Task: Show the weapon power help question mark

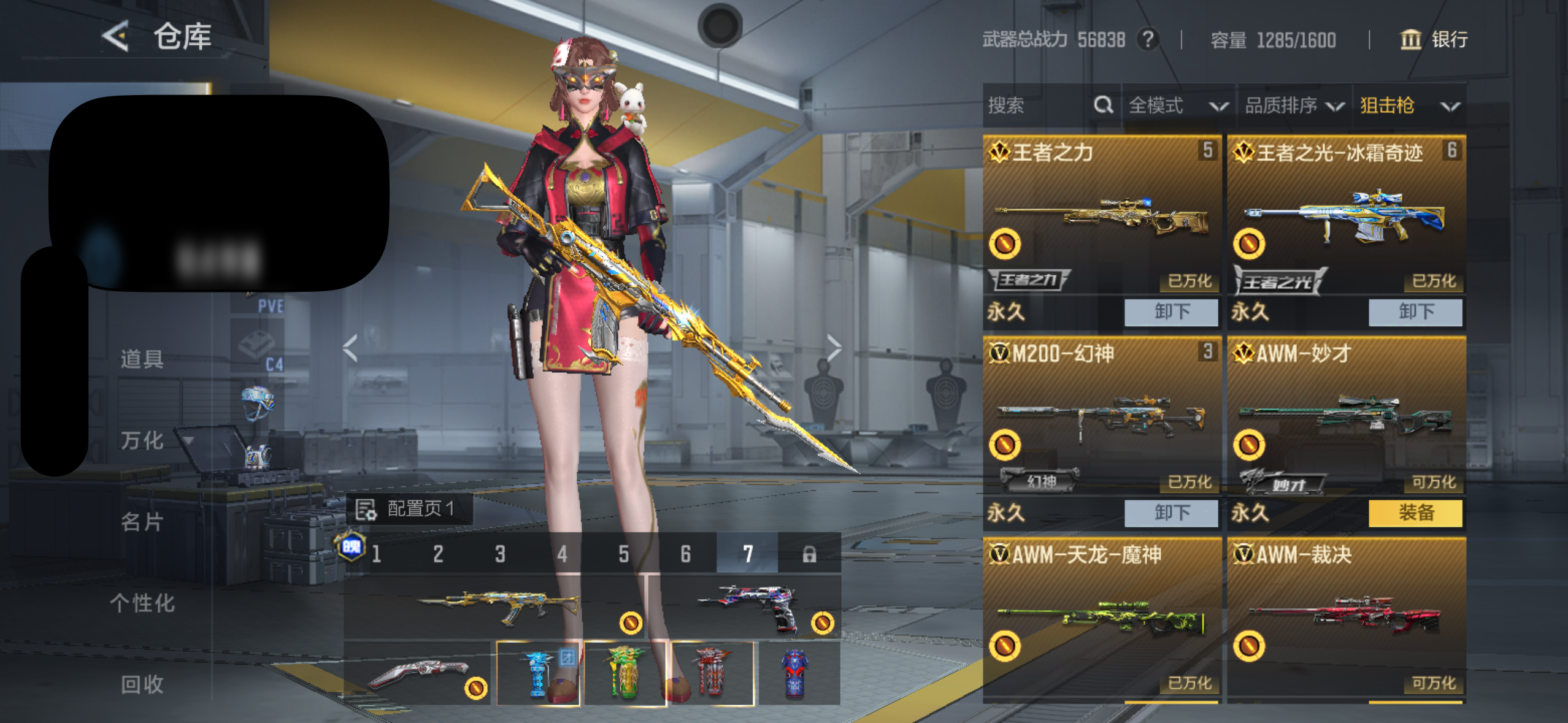Action: point(1147,40)
